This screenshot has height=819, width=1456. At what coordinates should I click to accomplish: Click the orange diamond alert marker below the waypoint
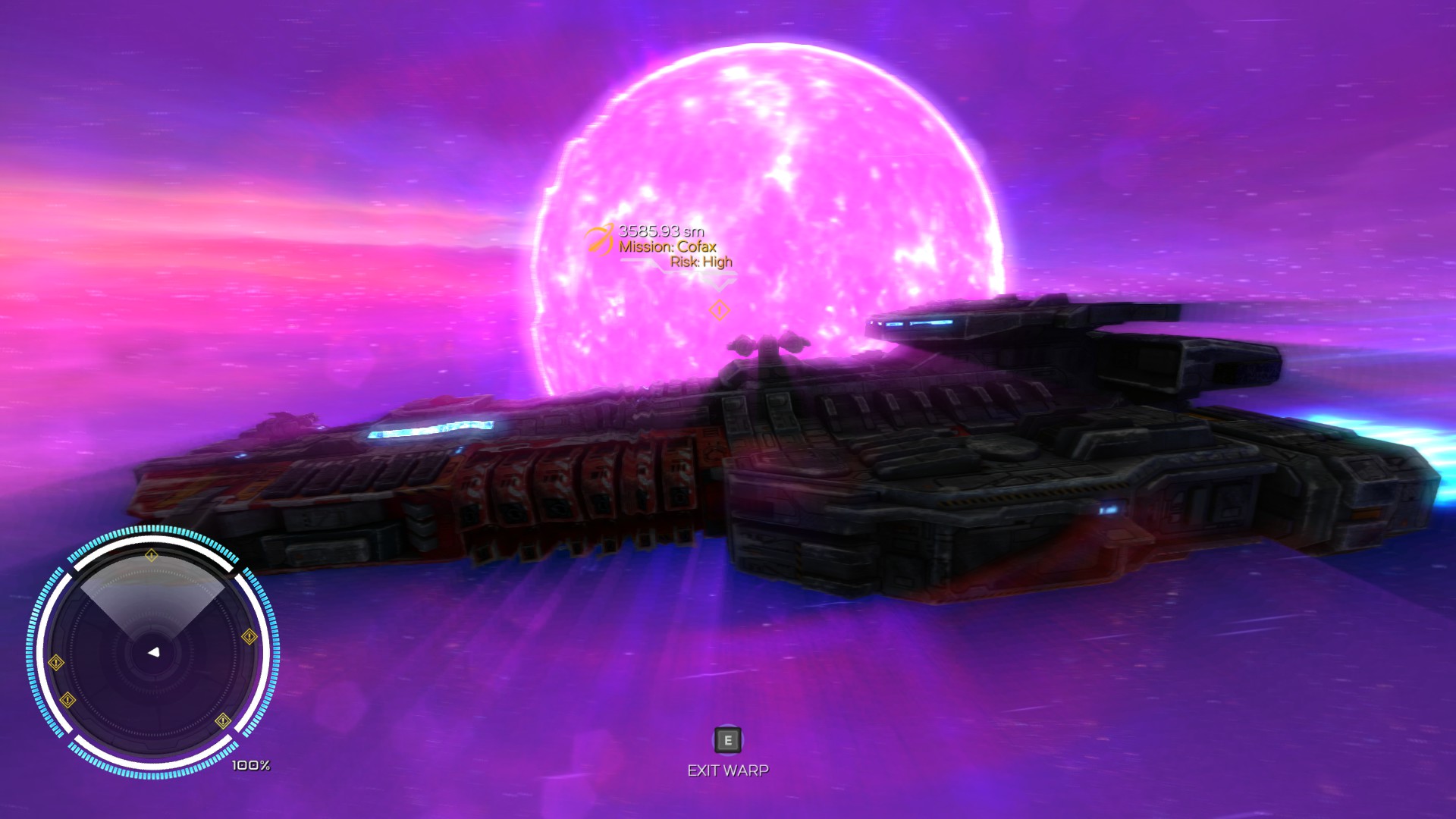(x=719, y=310)
